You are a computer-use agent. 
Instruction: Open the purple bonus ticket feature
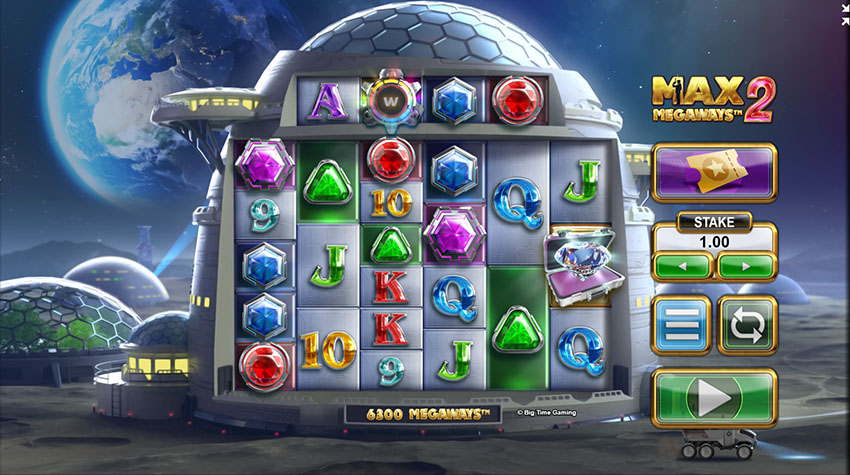pos(714,172)
